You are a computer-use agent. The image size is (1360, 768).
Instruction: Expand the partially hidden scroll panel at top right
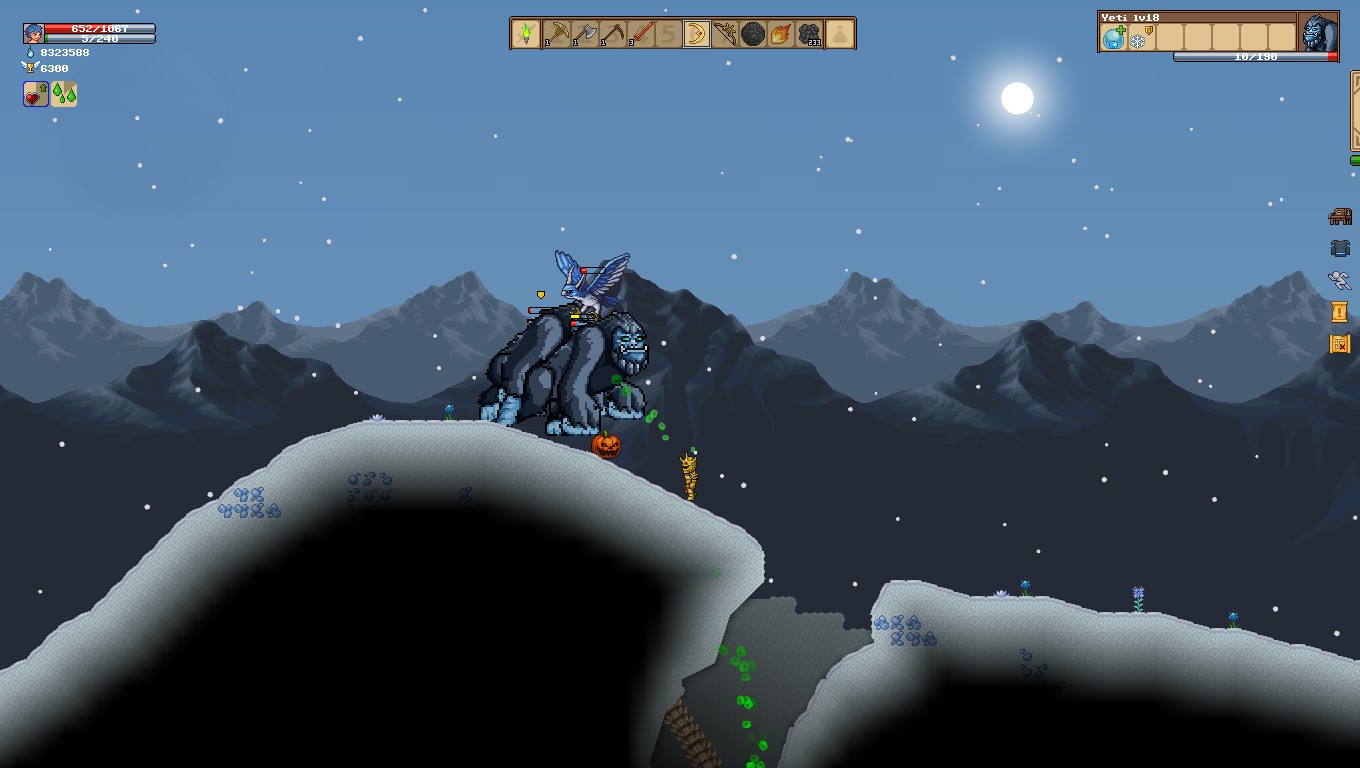click(1355, 110)
